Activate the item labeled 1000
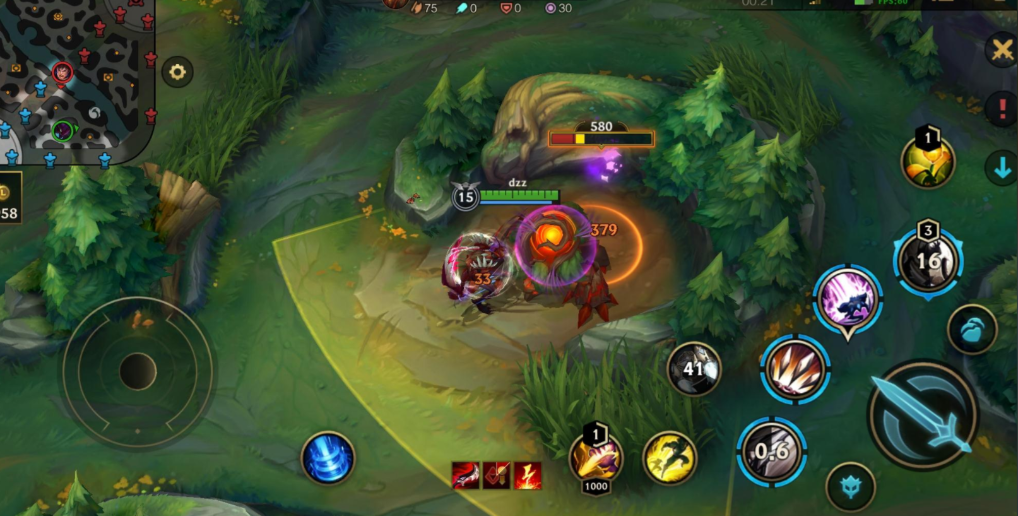Screen dimensions: 1018x516 click(x=596, y=459)
